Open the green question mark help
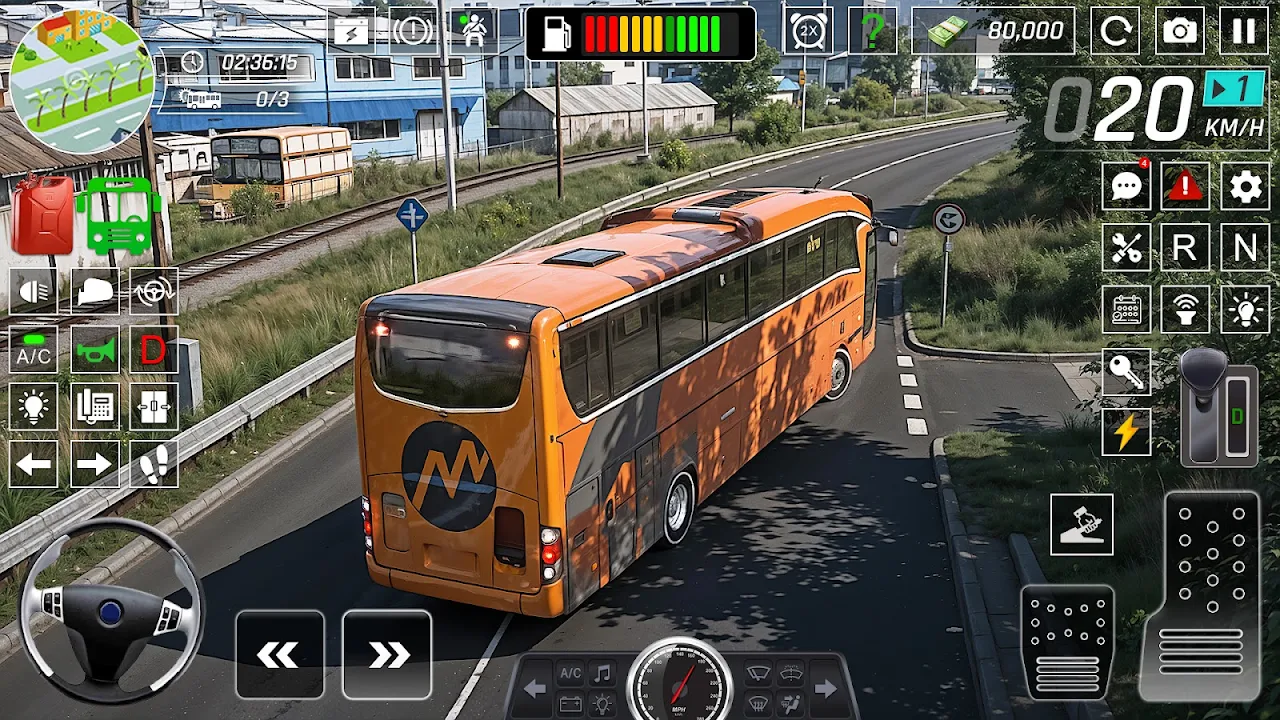The width and height of the screenshot is (1280, 720). coord(872,31)
